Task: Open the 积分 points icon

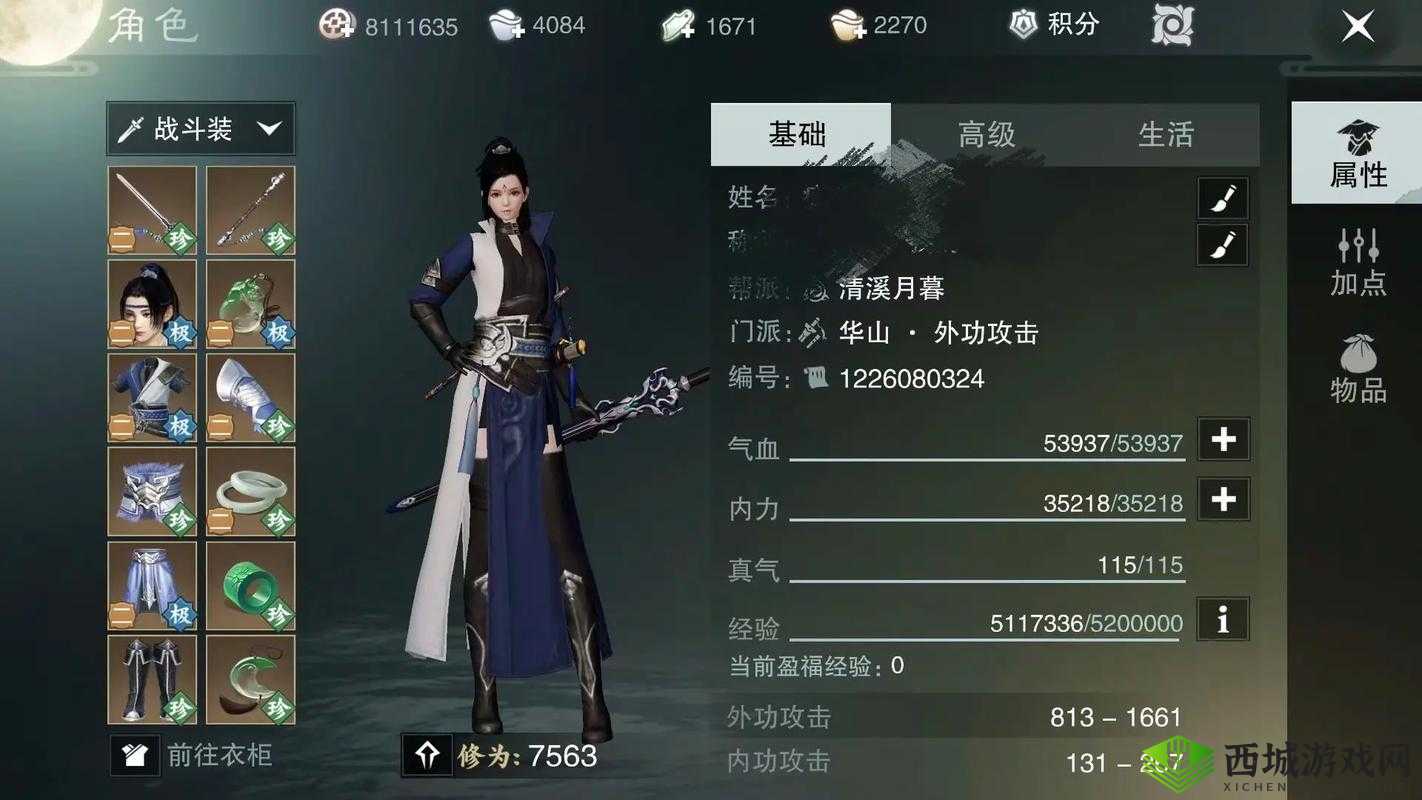Action: pyautogui.click(x=1052, y=25)
